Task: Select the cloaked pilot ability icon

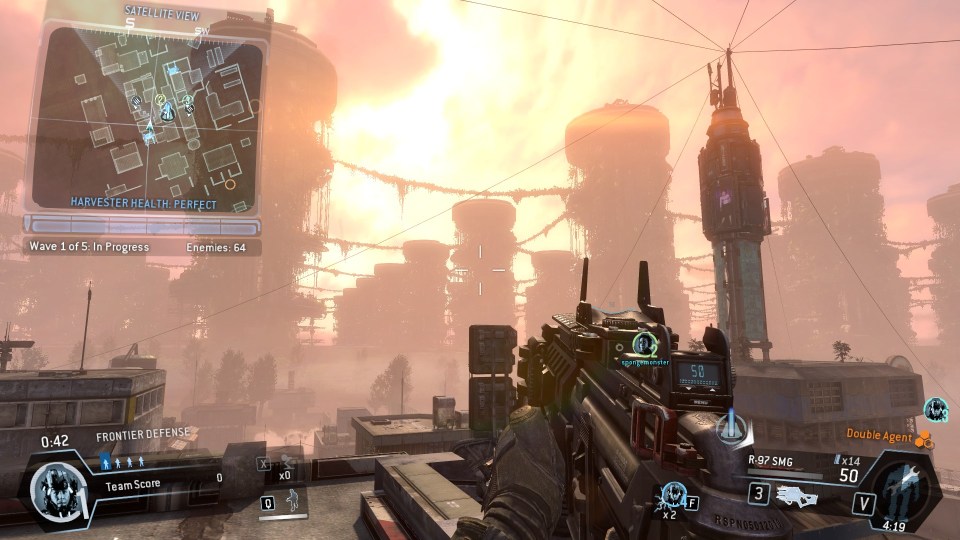Action: pyautogui.click(x=292, y=501)
